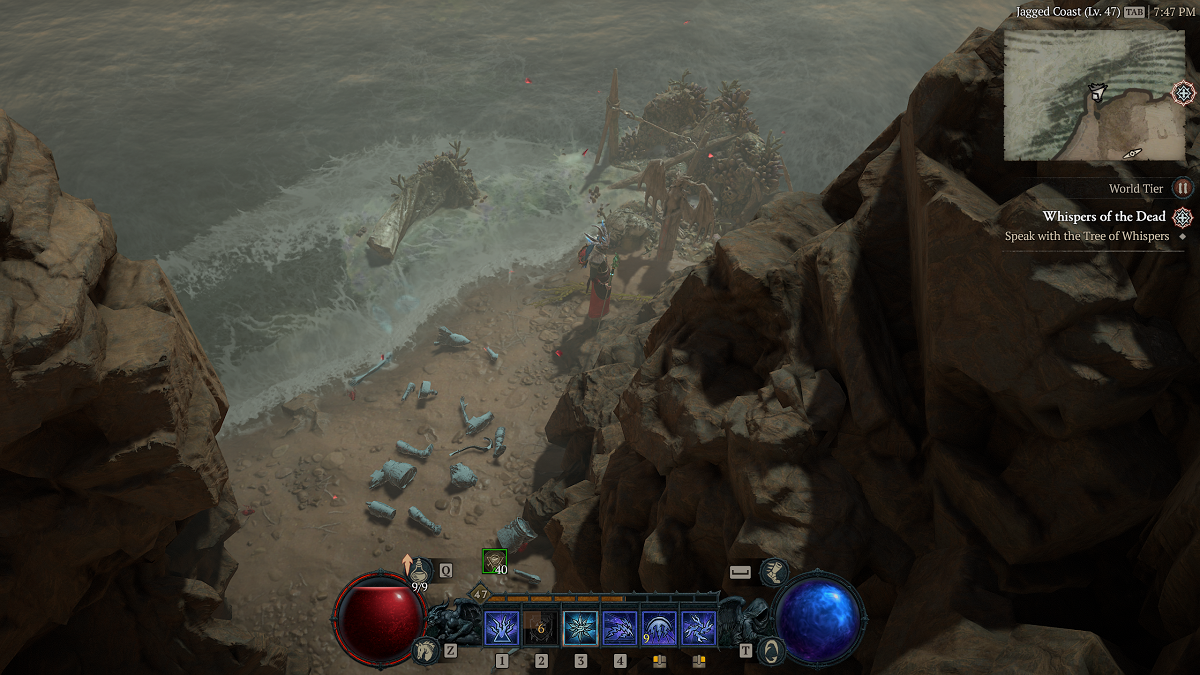Select the cooldown skill showing 6
This screenshot has width=1200, height=675.
pos(541,628)
